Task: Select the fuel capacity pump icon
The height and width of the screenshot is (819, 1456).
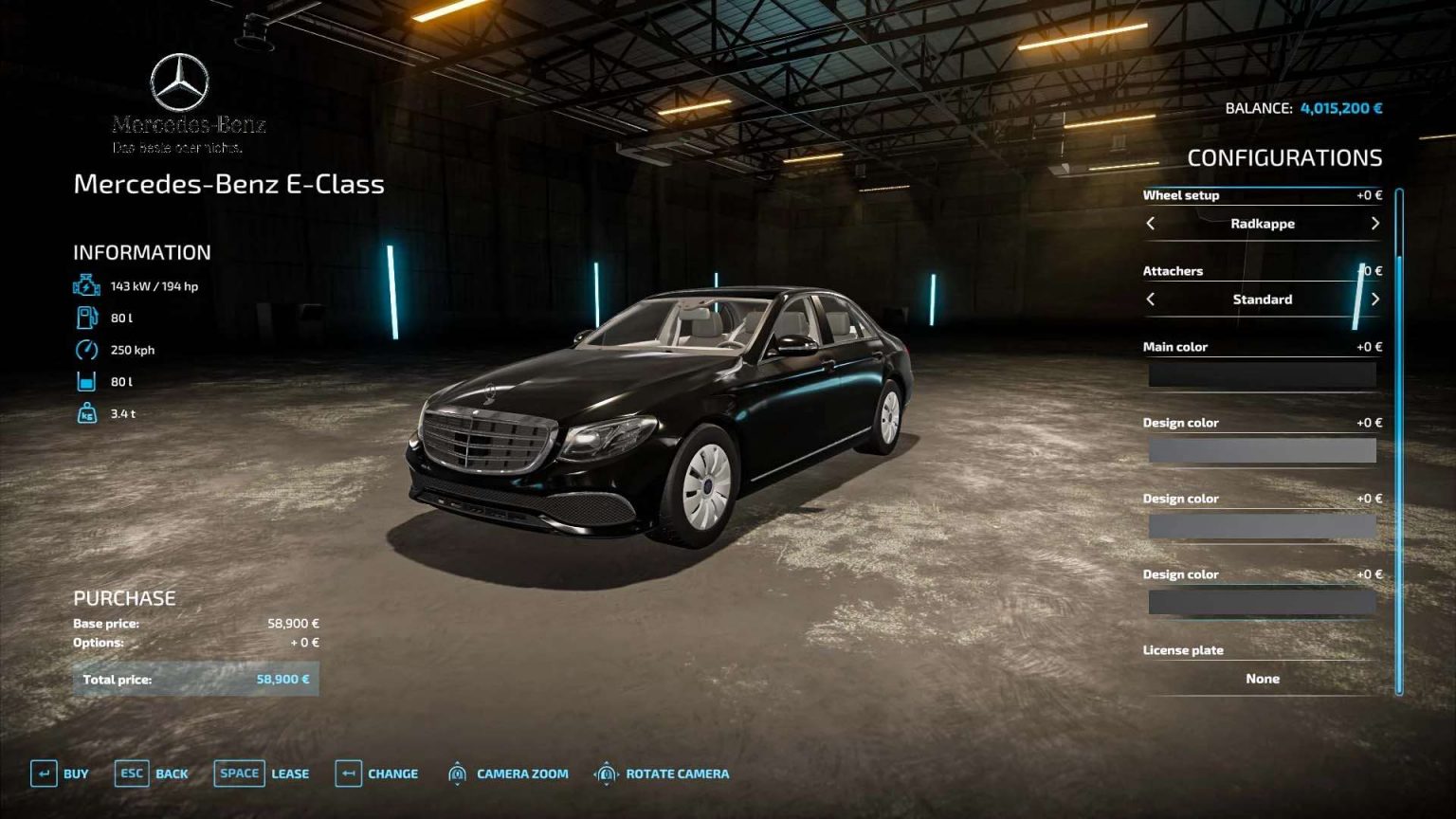Action: click(x=85, y=317)
